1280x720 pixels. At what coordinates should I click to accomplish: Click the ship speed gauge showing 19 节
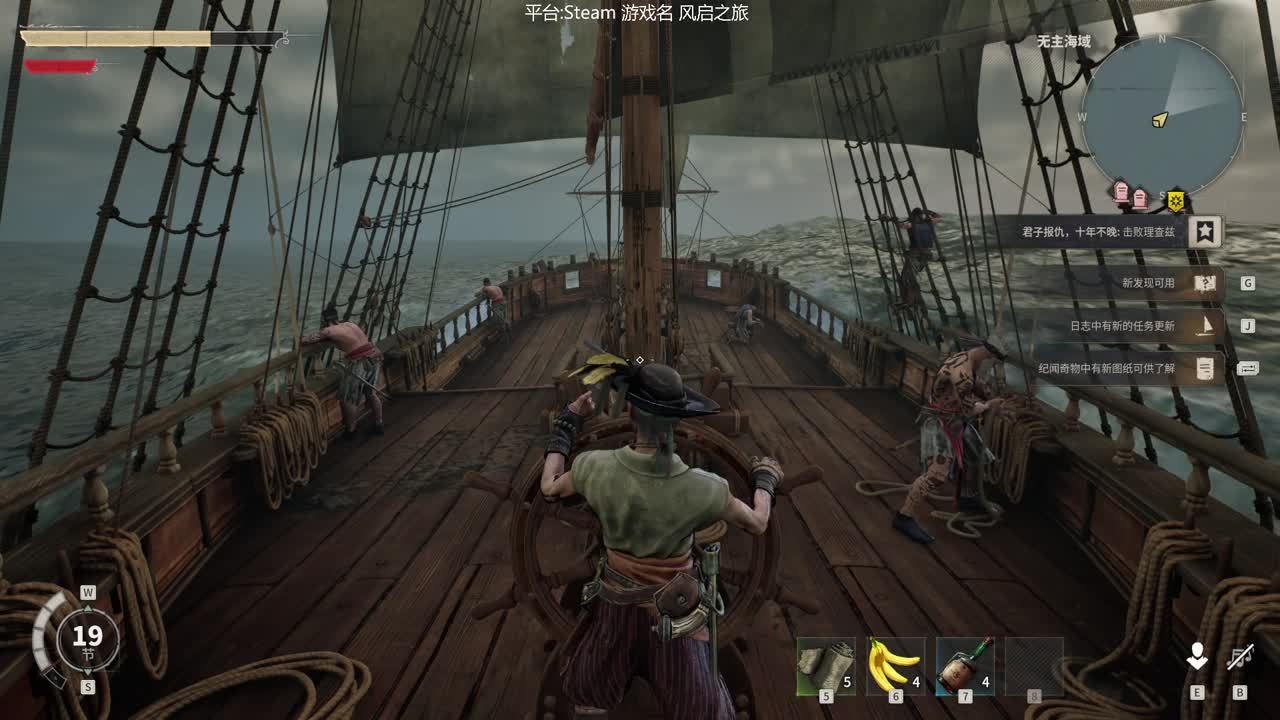click(87, 637)
